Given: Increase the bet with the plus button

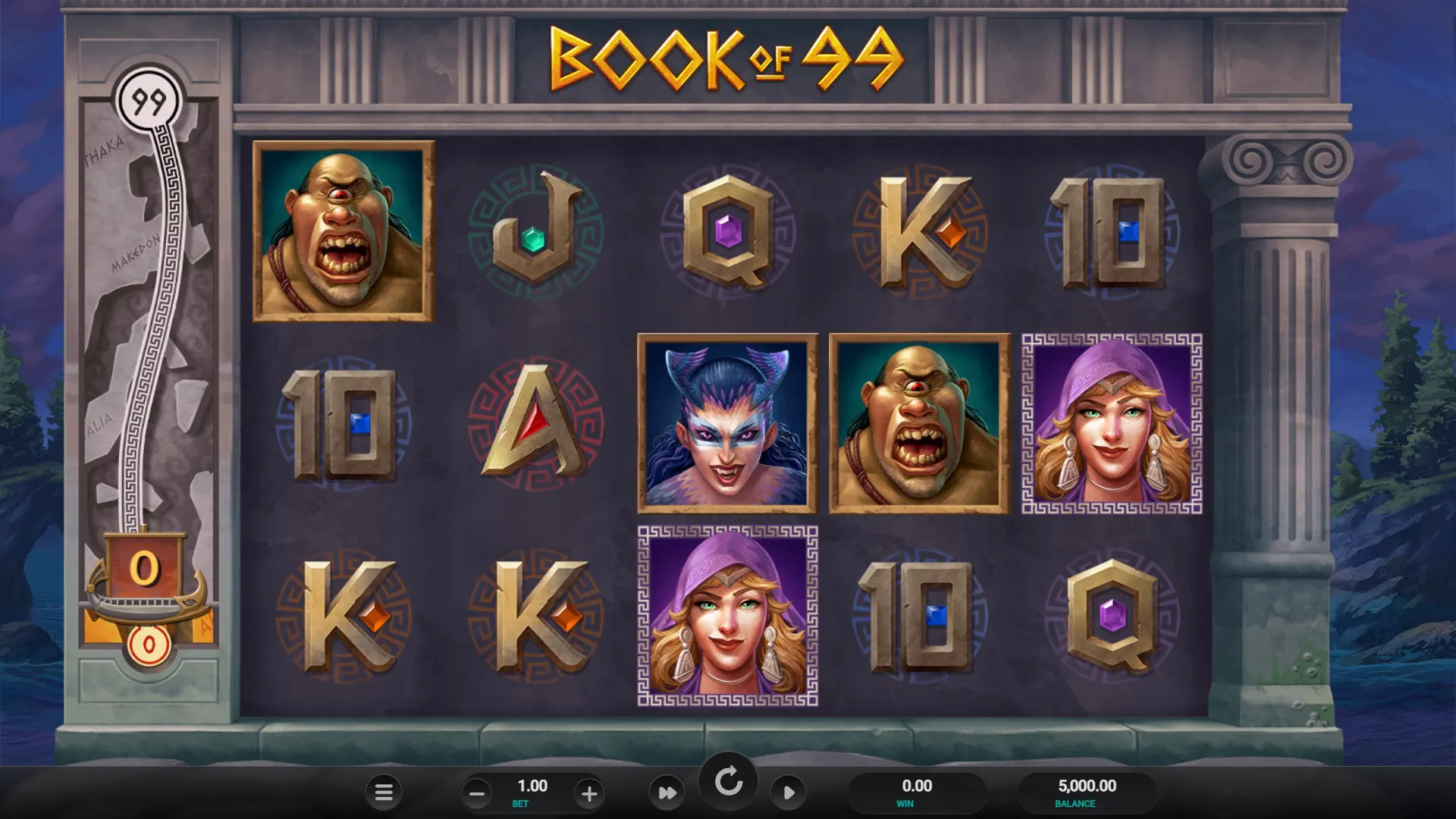Looking at the screenshot, I should point(589,794).
